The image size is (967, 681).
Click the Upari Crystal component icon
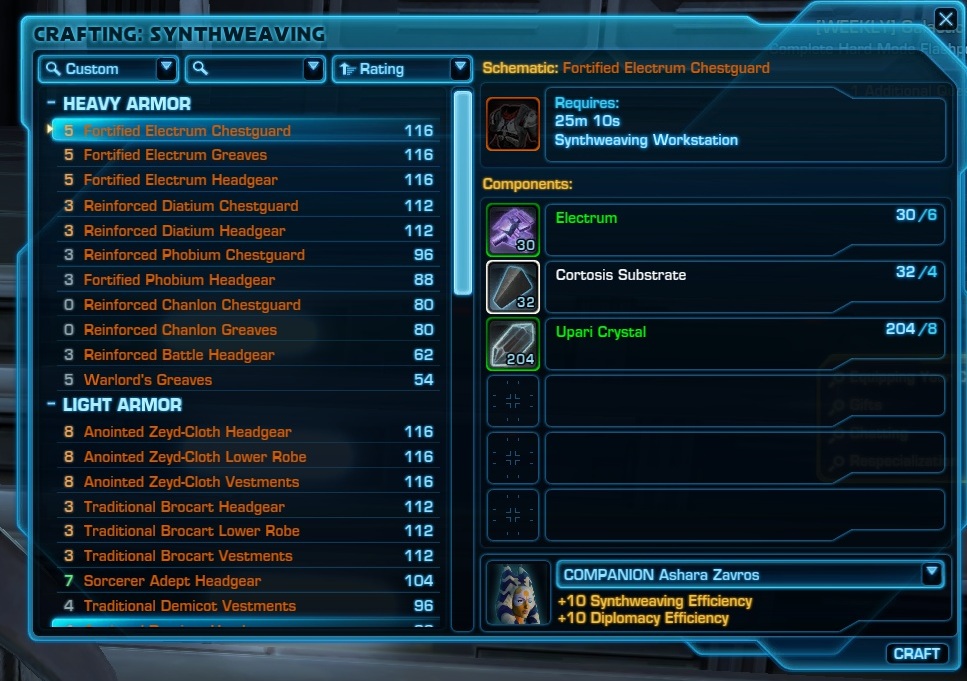[513, 344]
